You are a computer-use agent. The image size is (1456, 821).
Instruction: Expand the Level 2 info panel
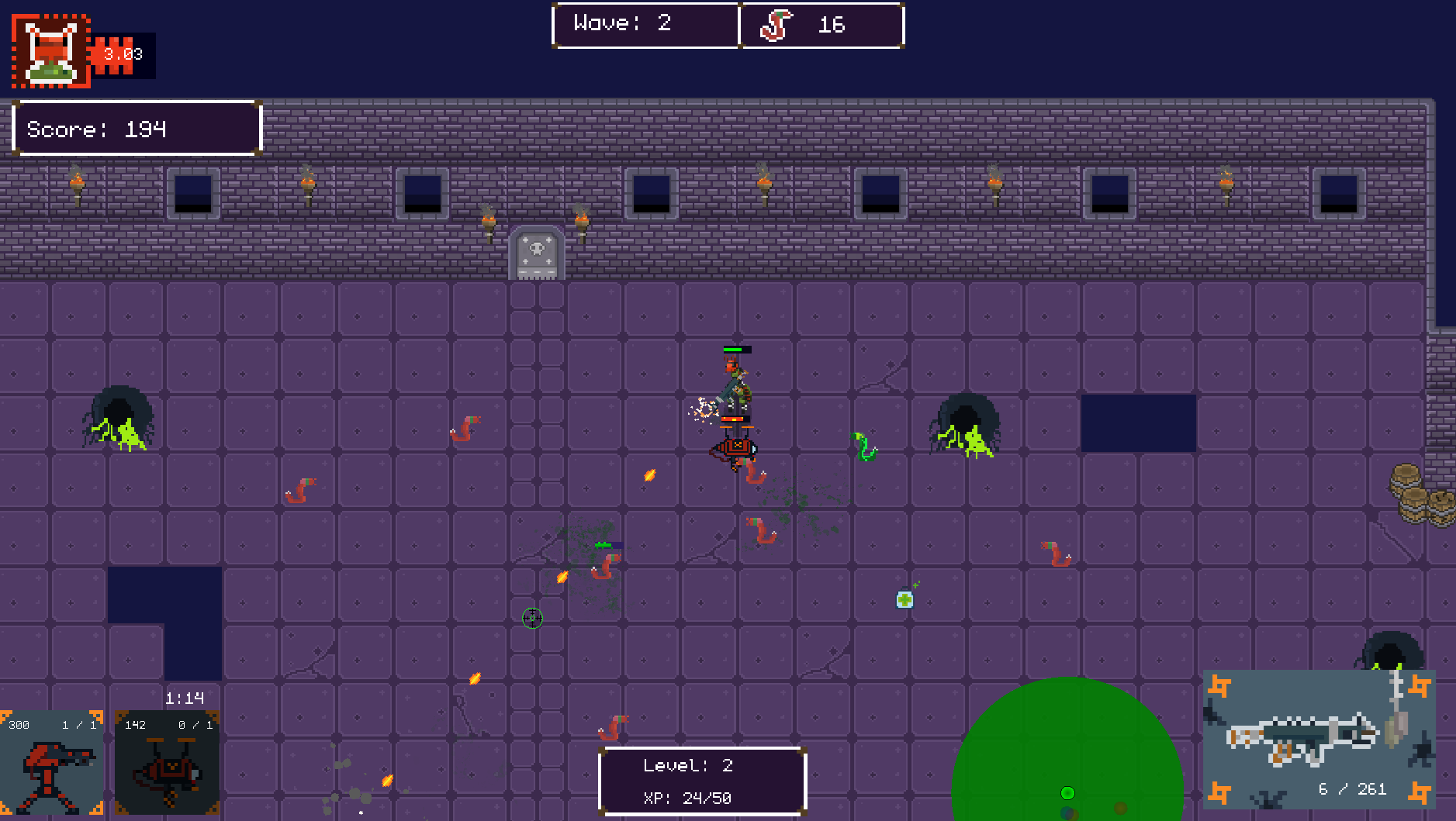(x=703, y=781)
